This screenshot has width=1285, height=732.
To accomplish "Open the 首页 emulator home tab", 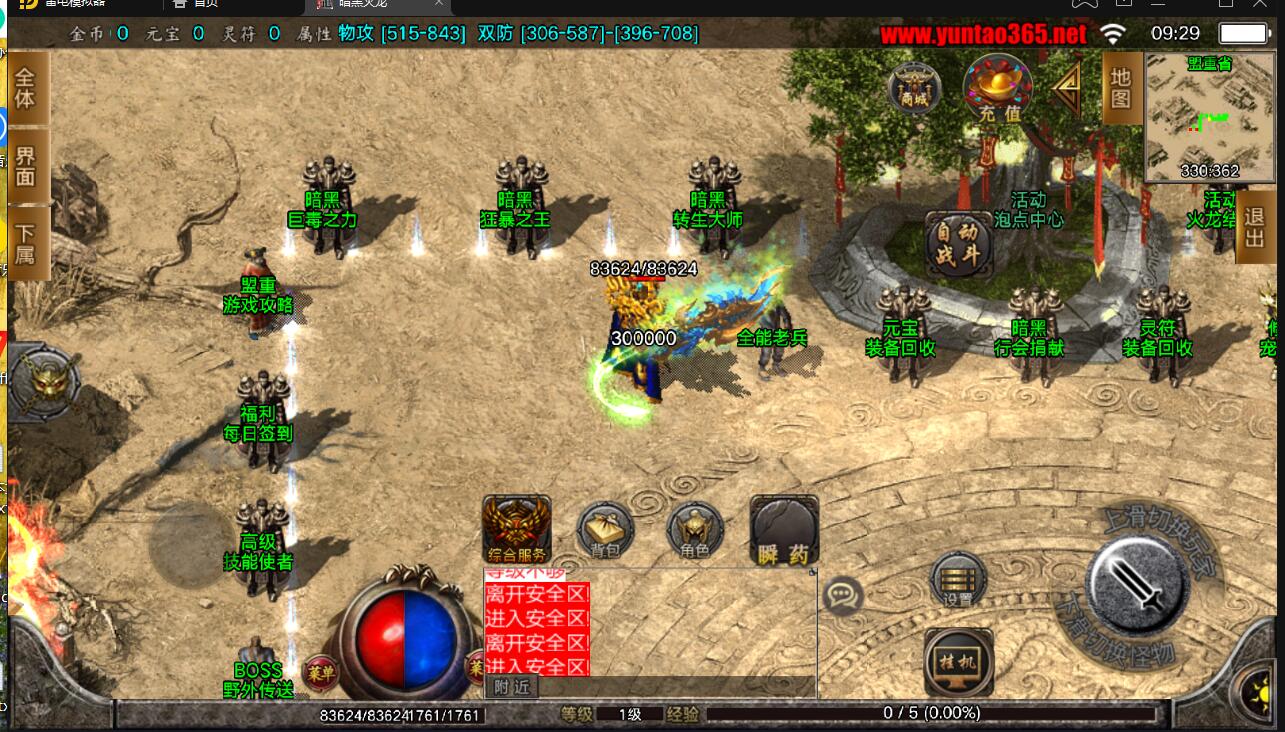I will 200,5.
